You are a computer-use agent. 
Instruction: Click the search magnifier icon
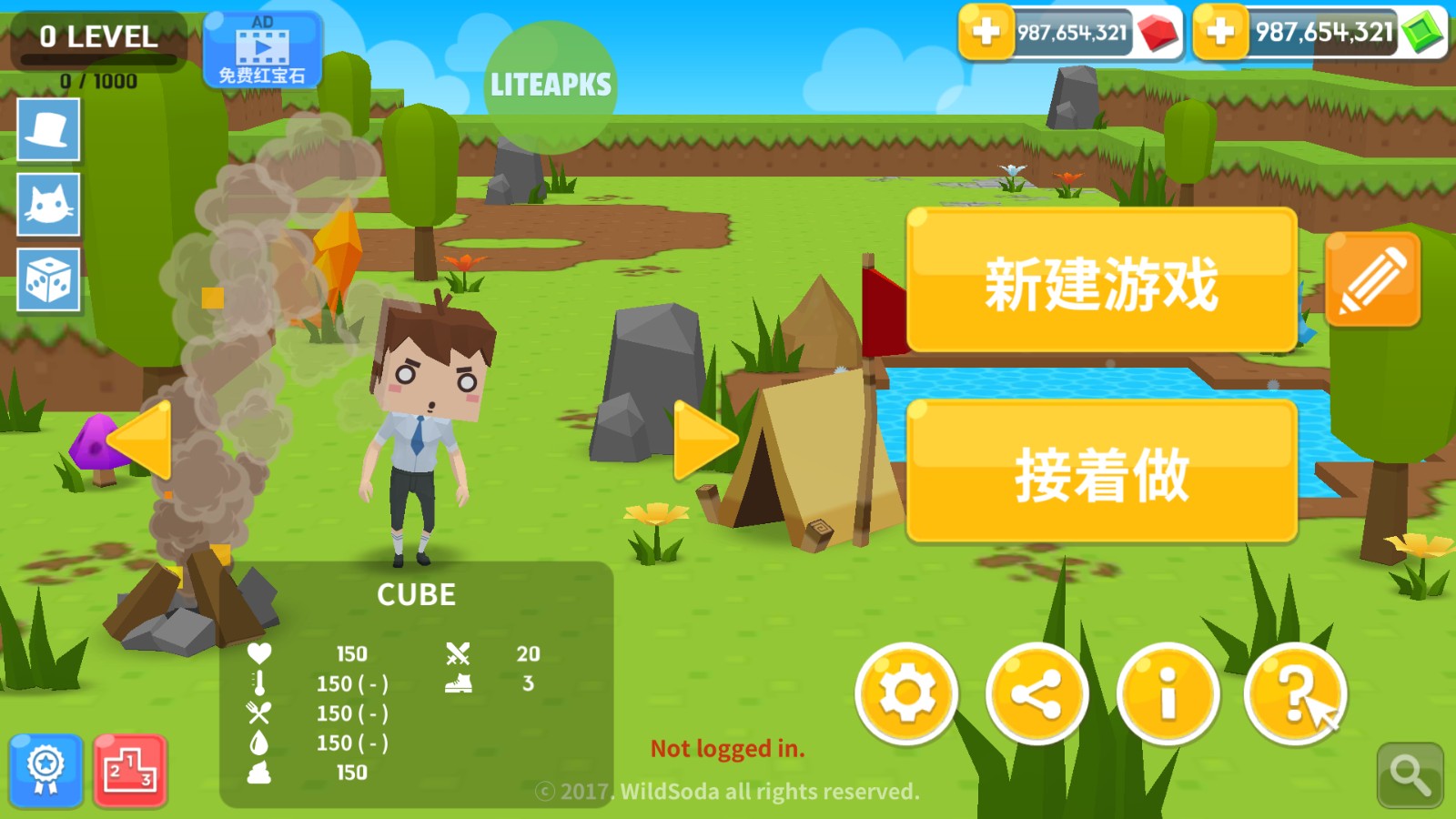coord(1410,773)
